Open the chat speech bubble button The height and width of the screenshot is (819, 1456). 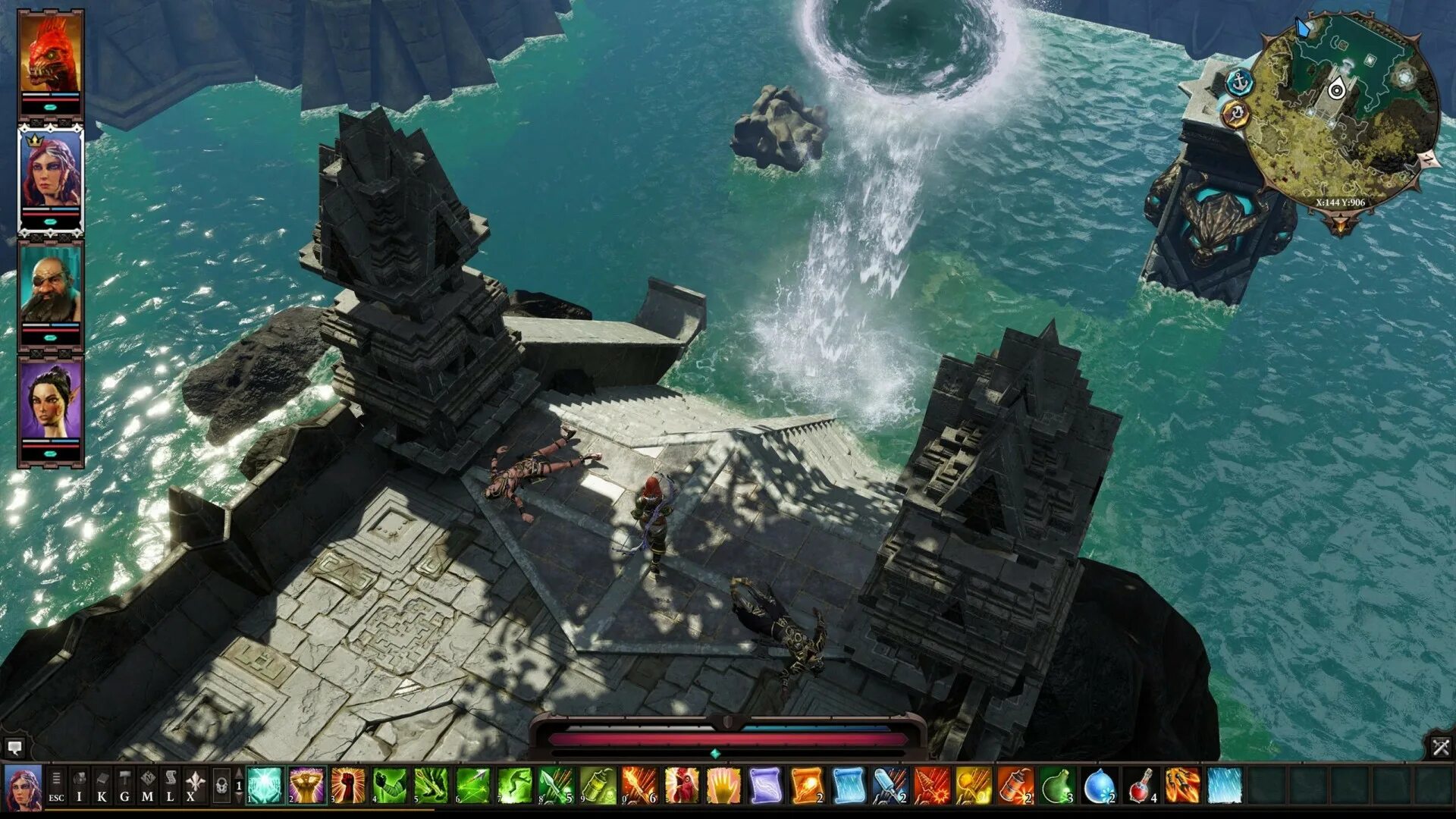[x=14, y=748]
